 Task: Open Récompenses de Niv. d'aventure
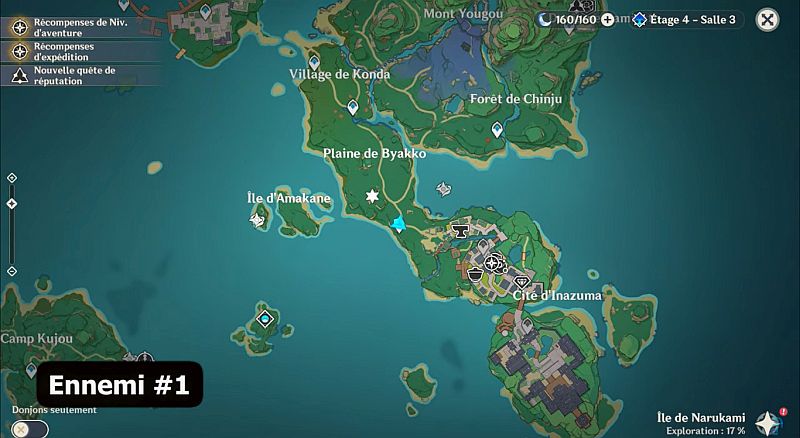[70, 26]
